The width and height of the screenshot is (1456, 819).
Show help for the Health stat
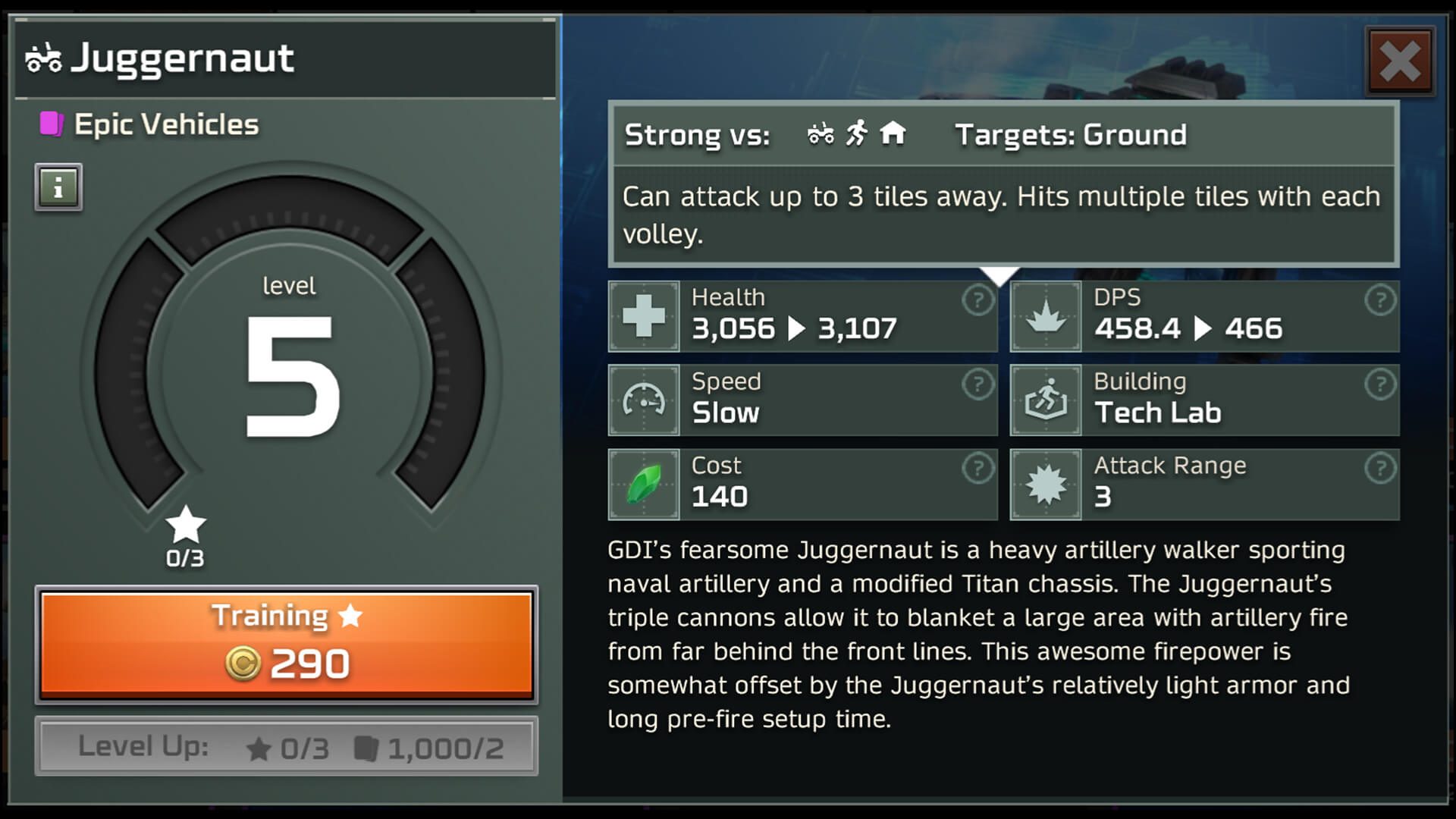[977, 301]
